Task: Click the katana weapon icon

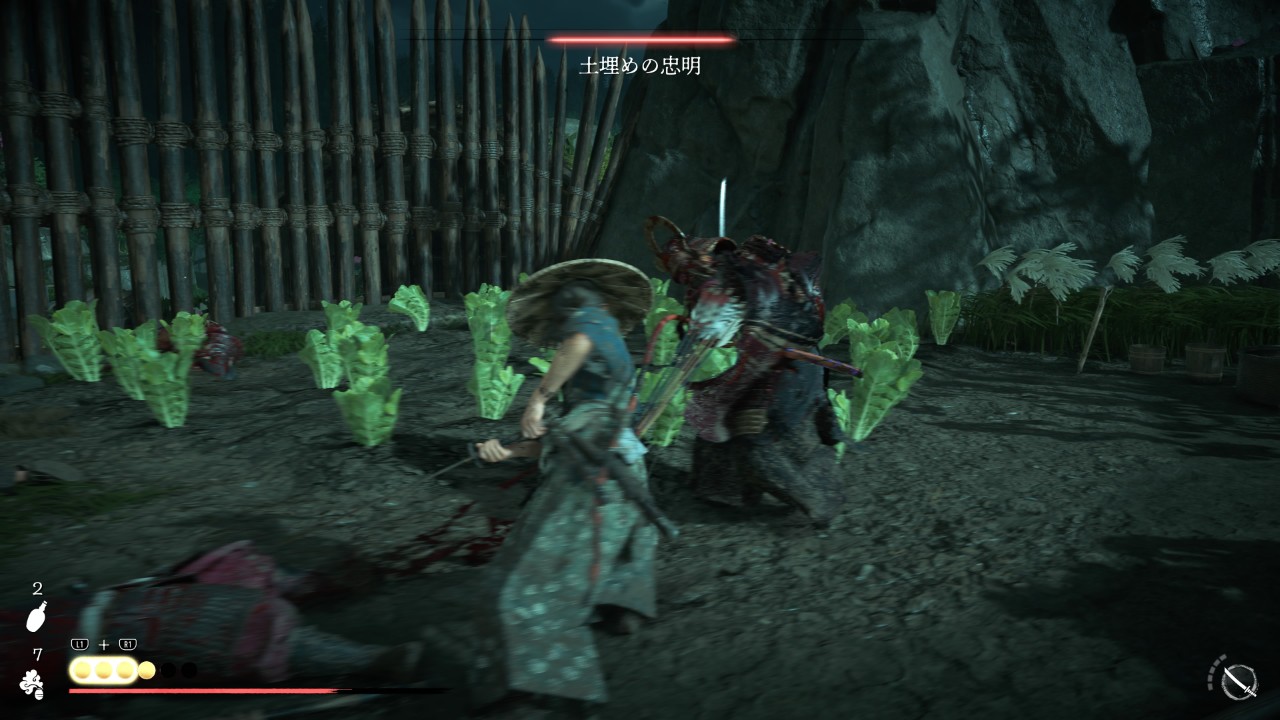Action: pyautogui.click(x=1239, y=681)
